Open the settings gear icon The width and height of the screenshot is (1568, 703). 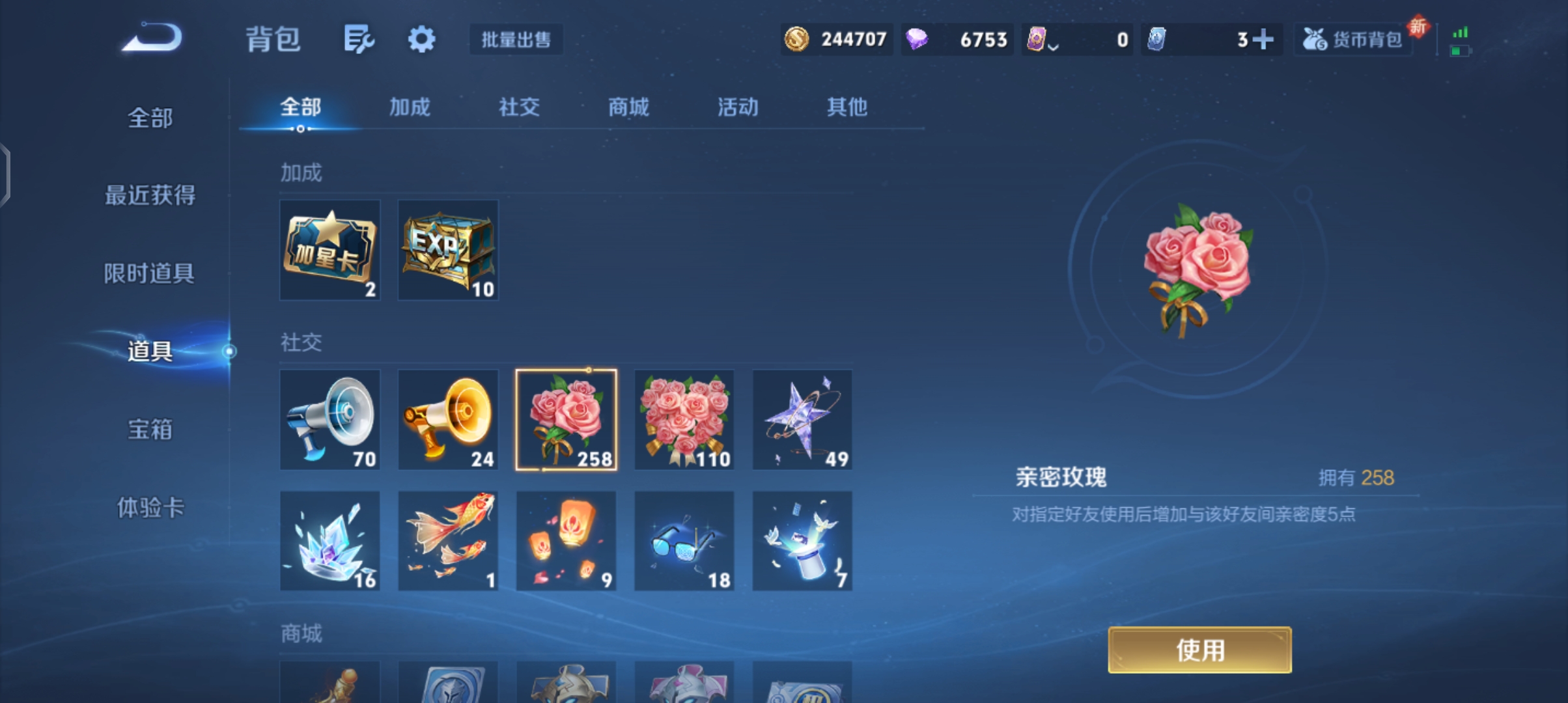[x=421, y=39]
